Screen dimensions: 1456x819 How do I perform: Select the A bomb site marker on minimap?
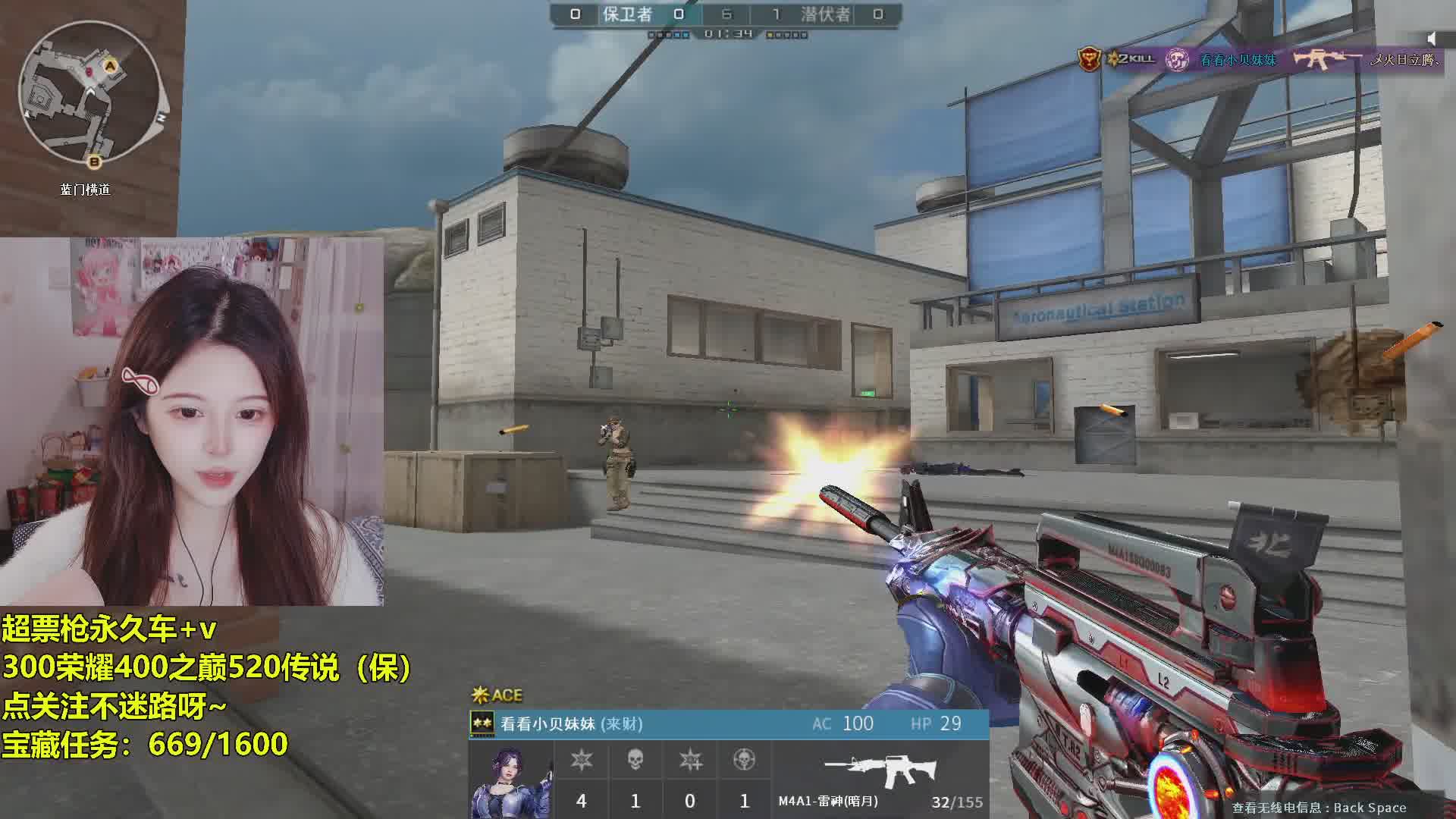[111, 67]
